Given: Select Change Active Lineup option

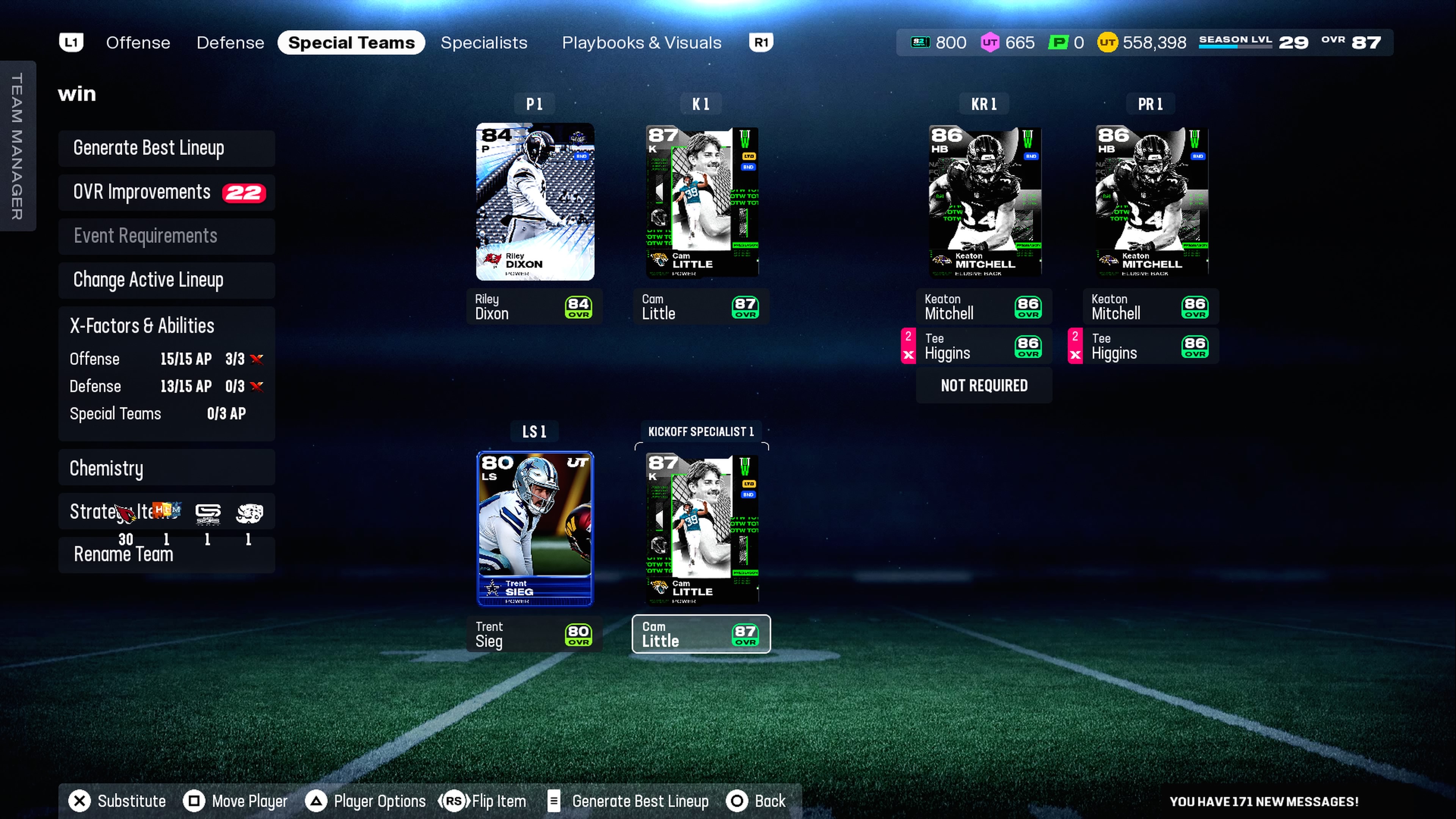Looking at the screenshot, I should tap(166, 280).
